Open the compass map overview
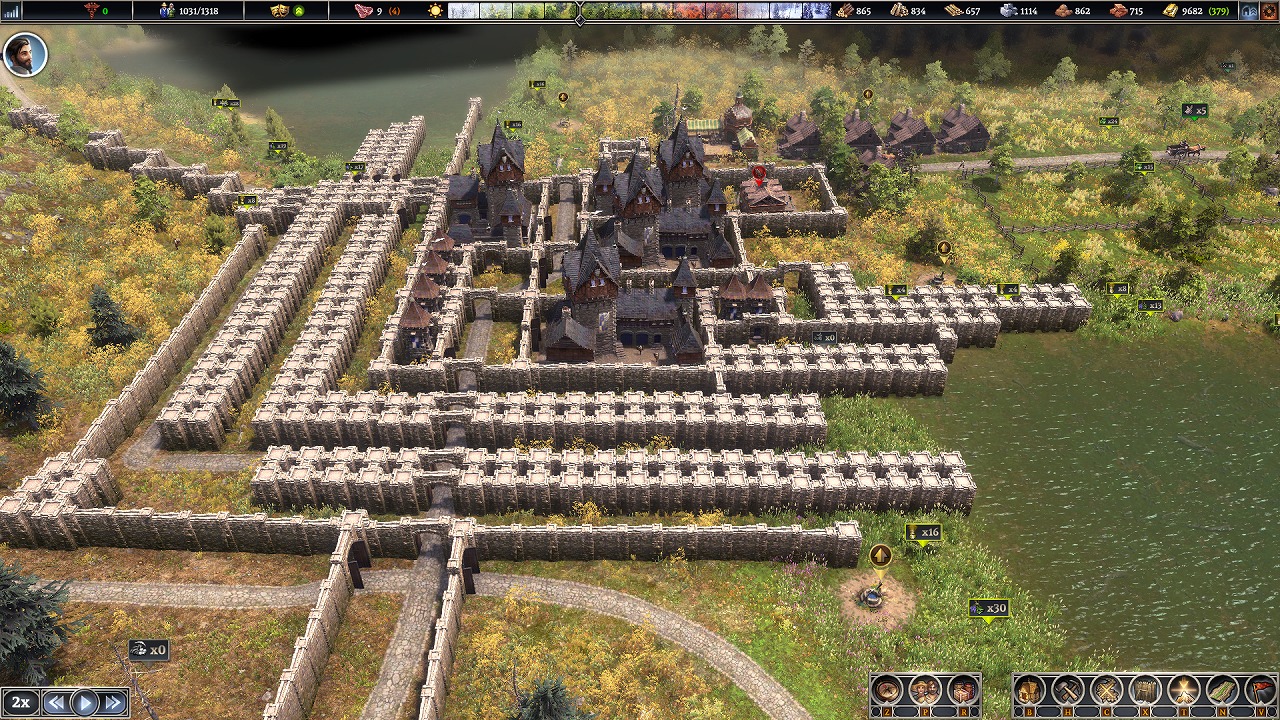Viewport: 1280px width, 720px height. [x=887, y=691]
